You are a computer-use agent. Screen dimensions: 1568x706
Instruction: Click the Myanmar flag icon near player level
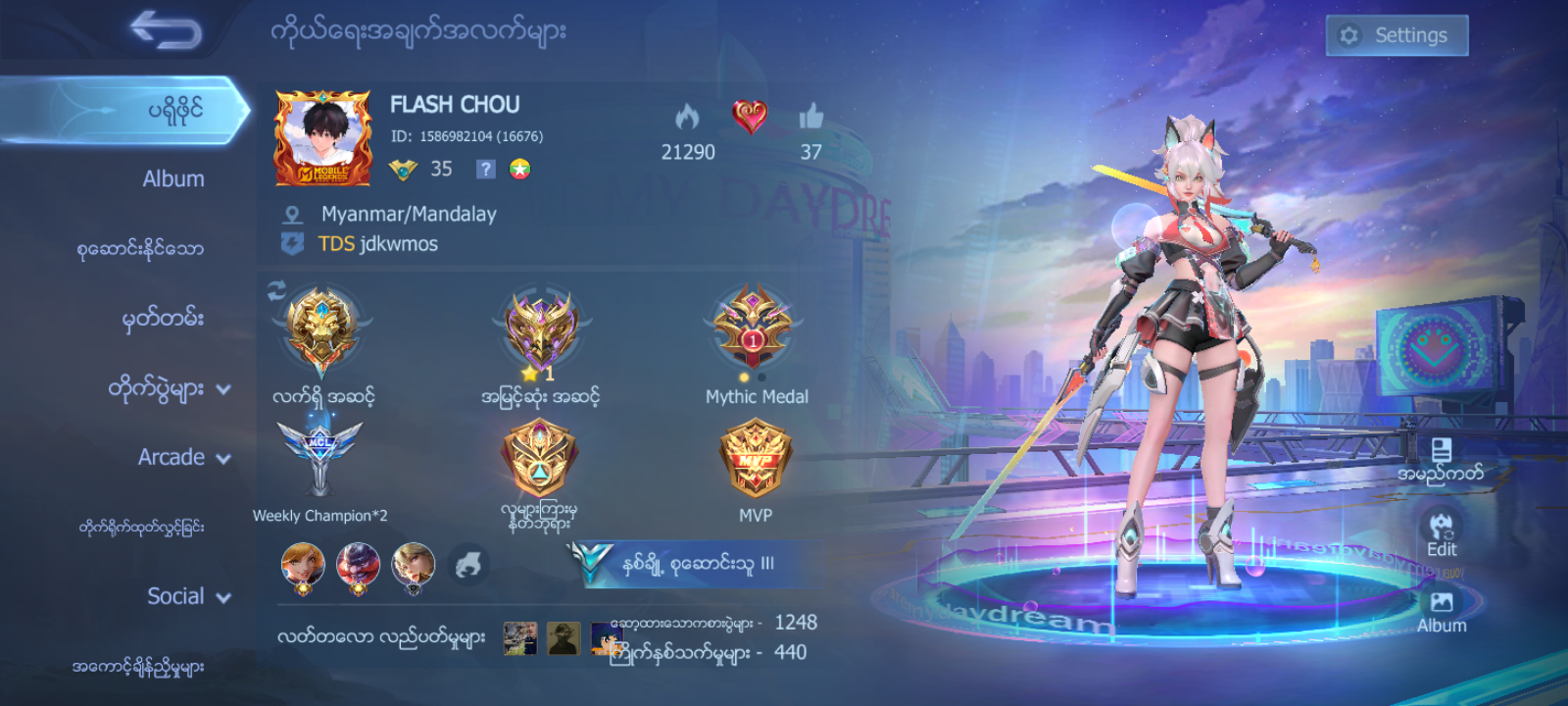520,168
